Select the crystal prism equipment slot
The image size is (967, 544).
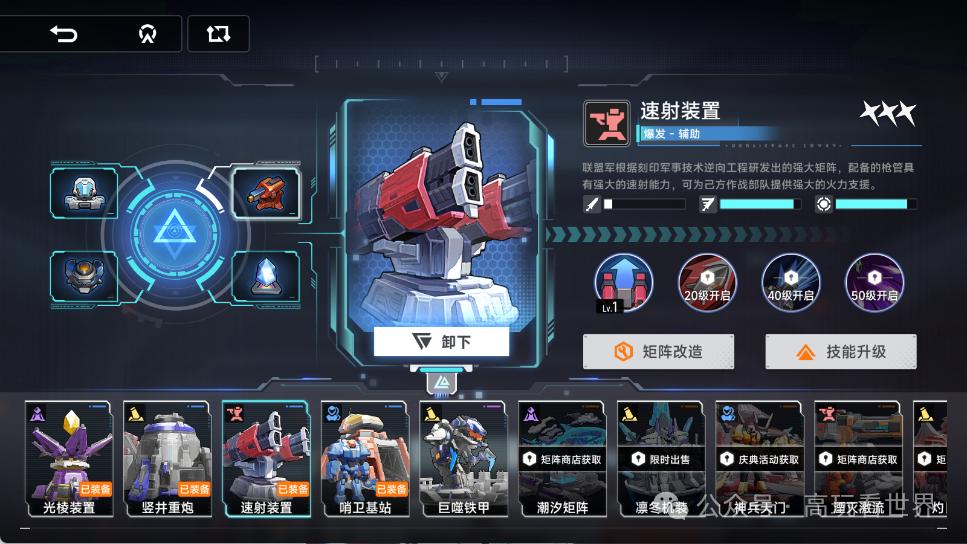[265, 276]
